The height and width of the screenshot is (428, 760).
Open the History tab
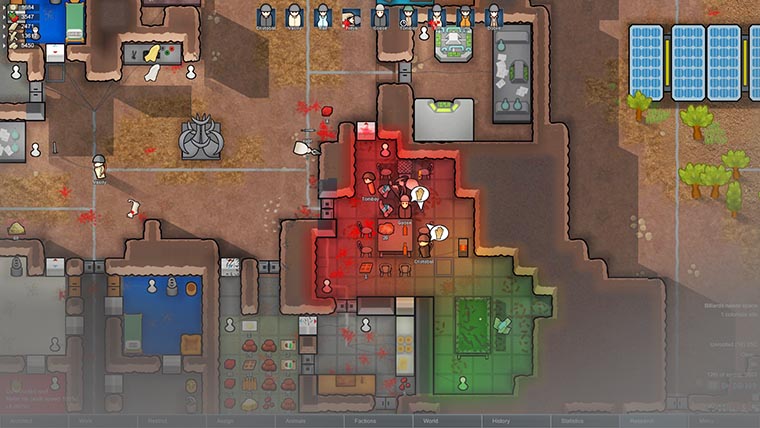(502, 422)
